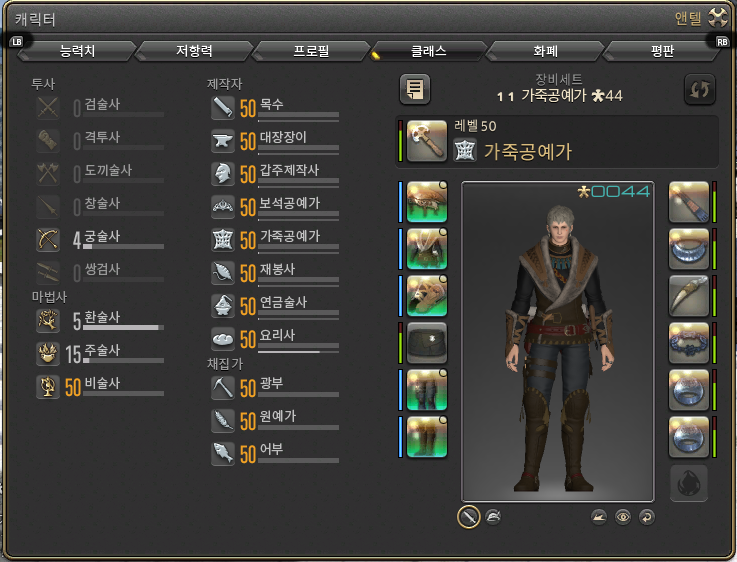Viewport: 737px width, 562px height.
Task: Open the 저항력 tab
Action: [194, 50]
